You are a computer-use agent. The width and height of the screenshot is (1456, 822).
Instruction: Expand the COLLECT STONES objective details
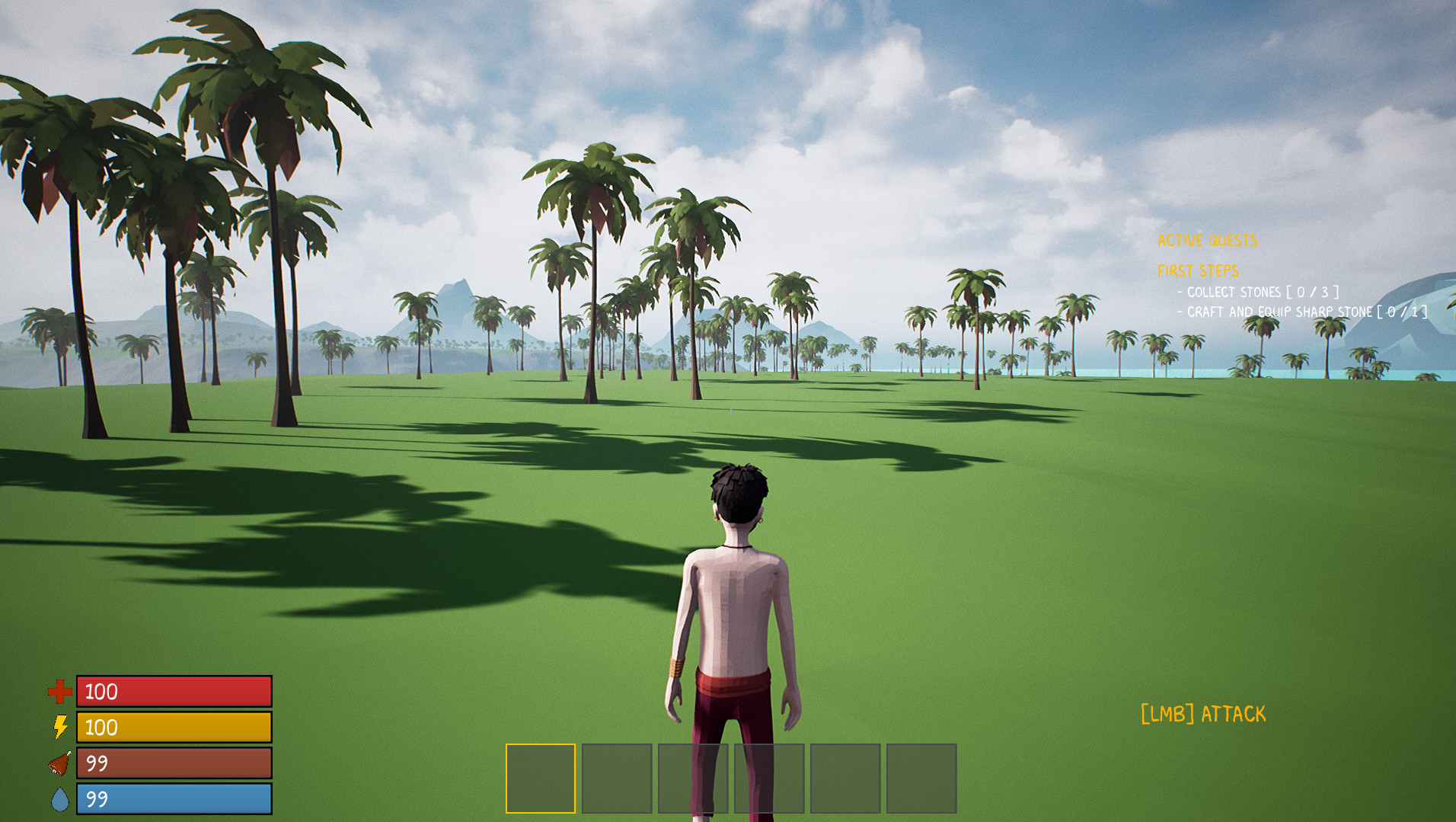pos(1234,292)
